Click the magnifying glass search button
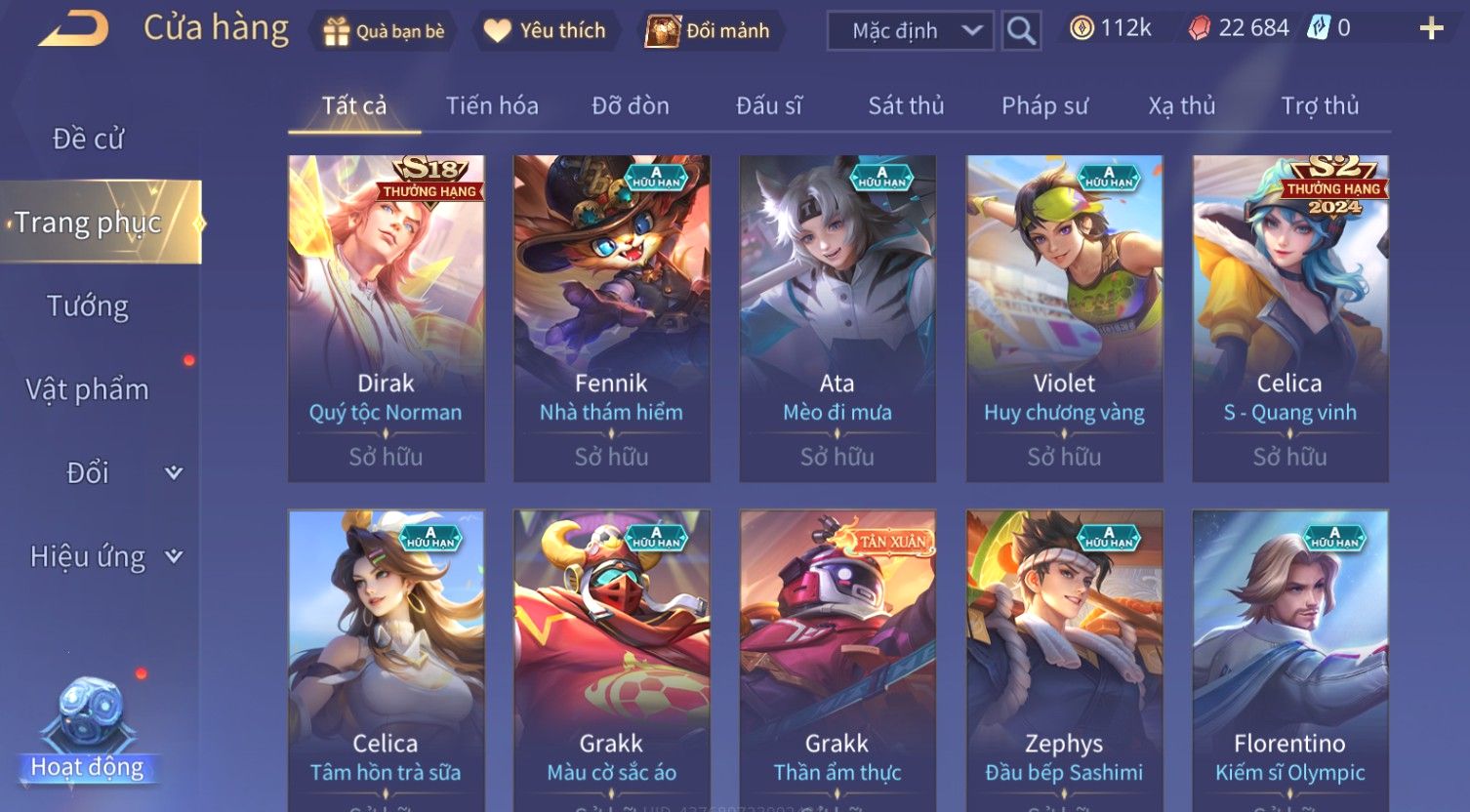 [x=1021, y=31]
